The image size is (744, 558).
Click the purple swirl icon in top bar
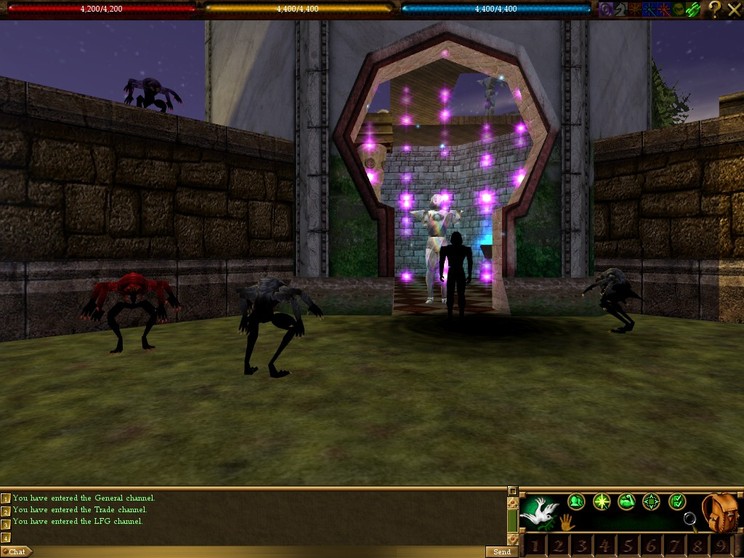click(x=606, y=9)
